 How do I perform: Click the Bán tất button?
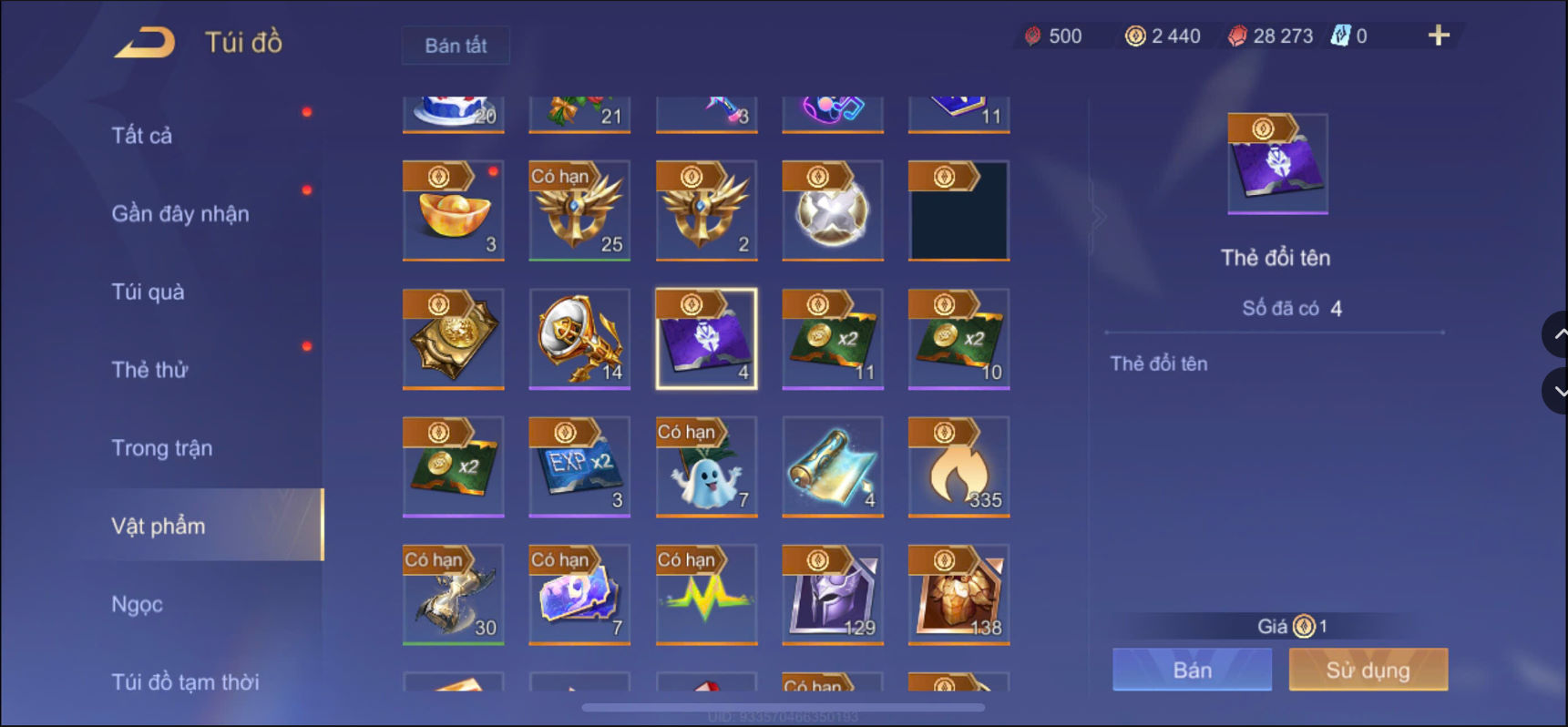tap(456, 45)
